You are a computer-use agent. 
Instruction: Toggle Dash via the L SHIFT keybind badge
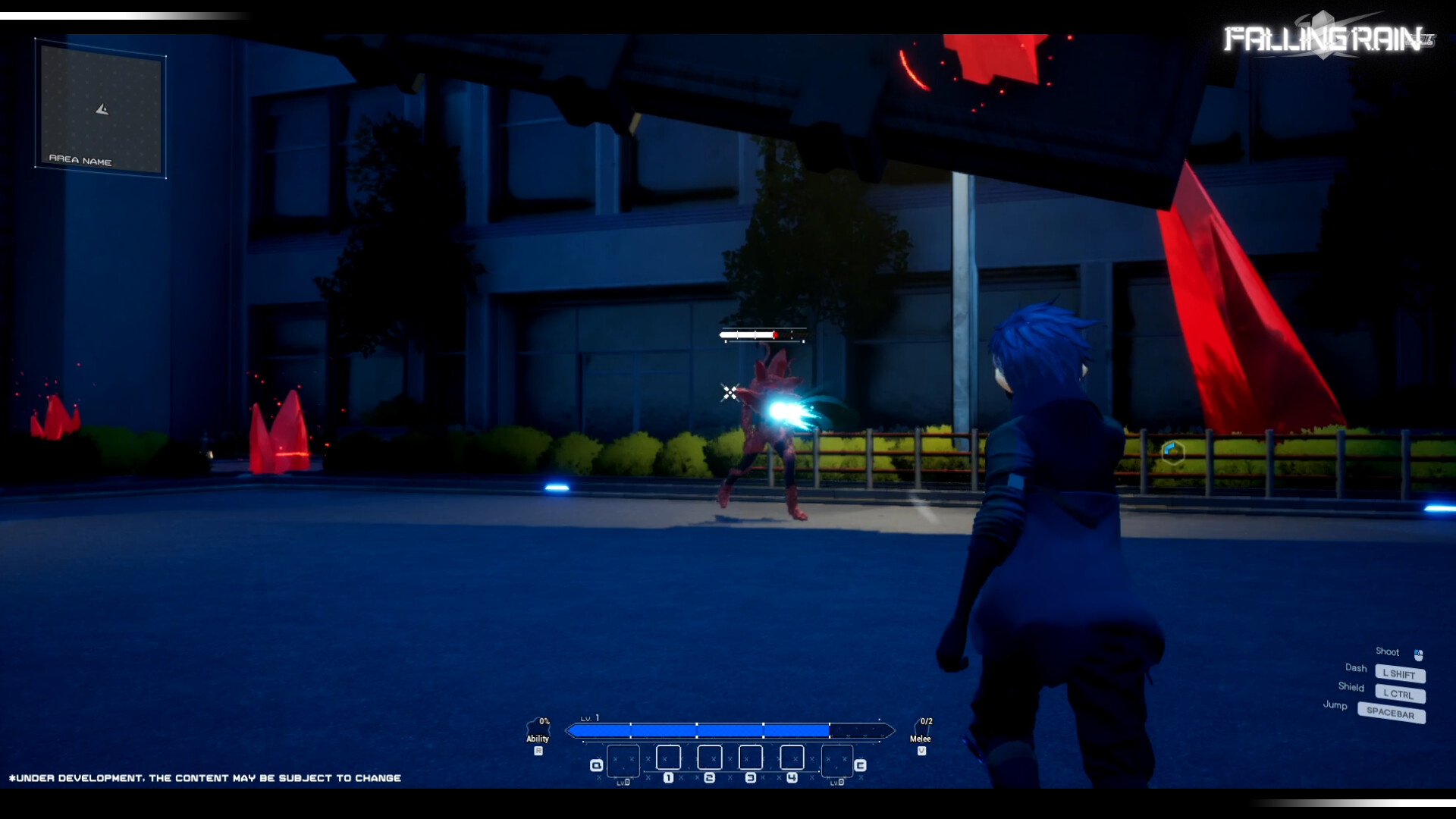tap(1400, 674)
